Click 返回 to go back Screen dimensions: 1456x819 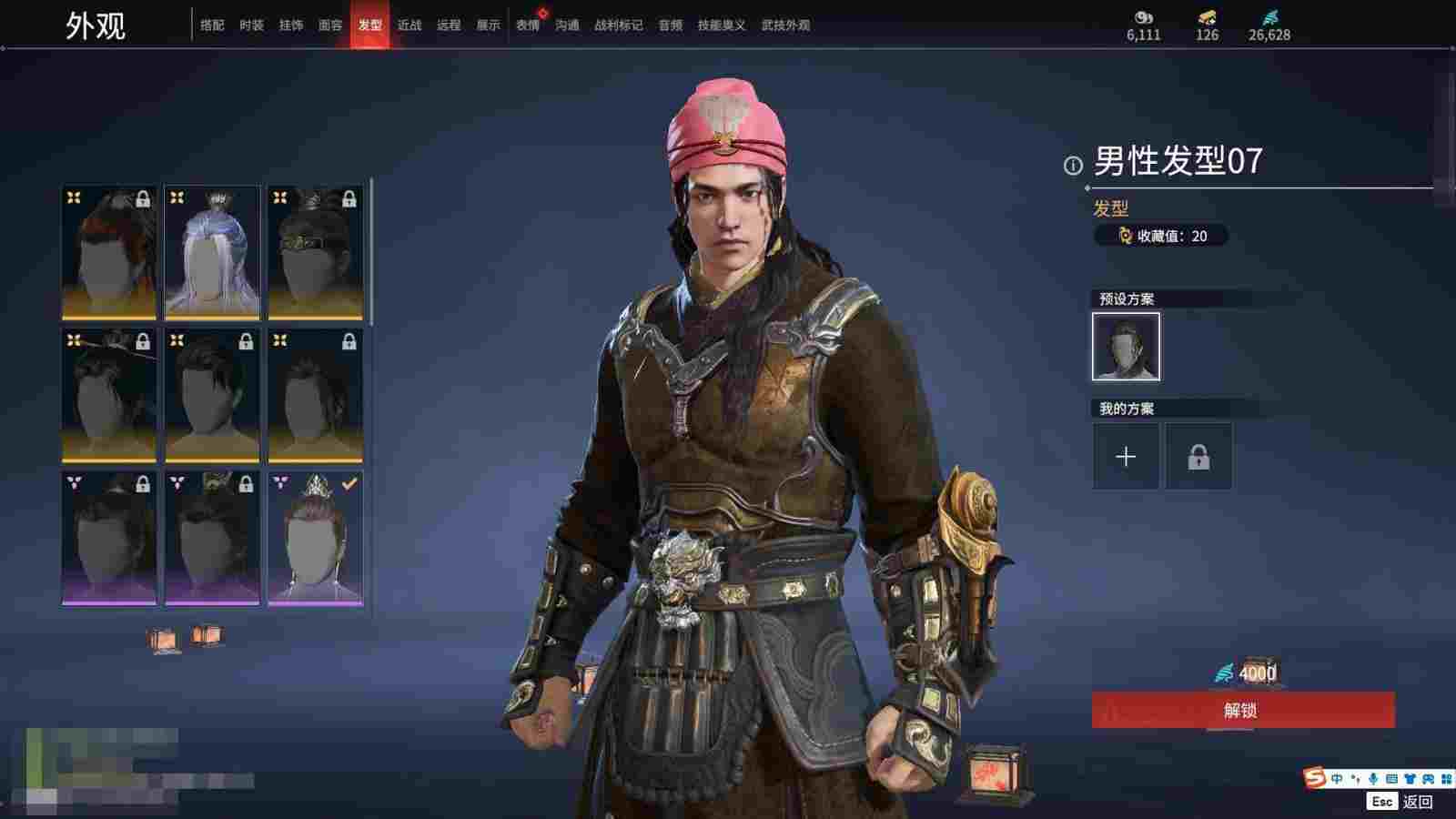pos(1417,802)
